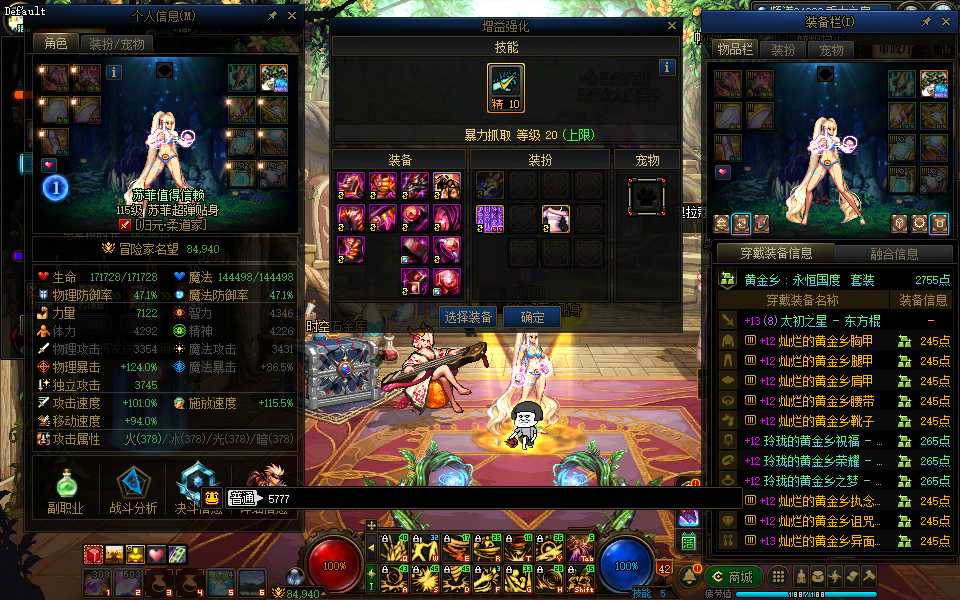Select the 装扮 tab in equipment panel
The image size is (960, 600).
[783, 50]
